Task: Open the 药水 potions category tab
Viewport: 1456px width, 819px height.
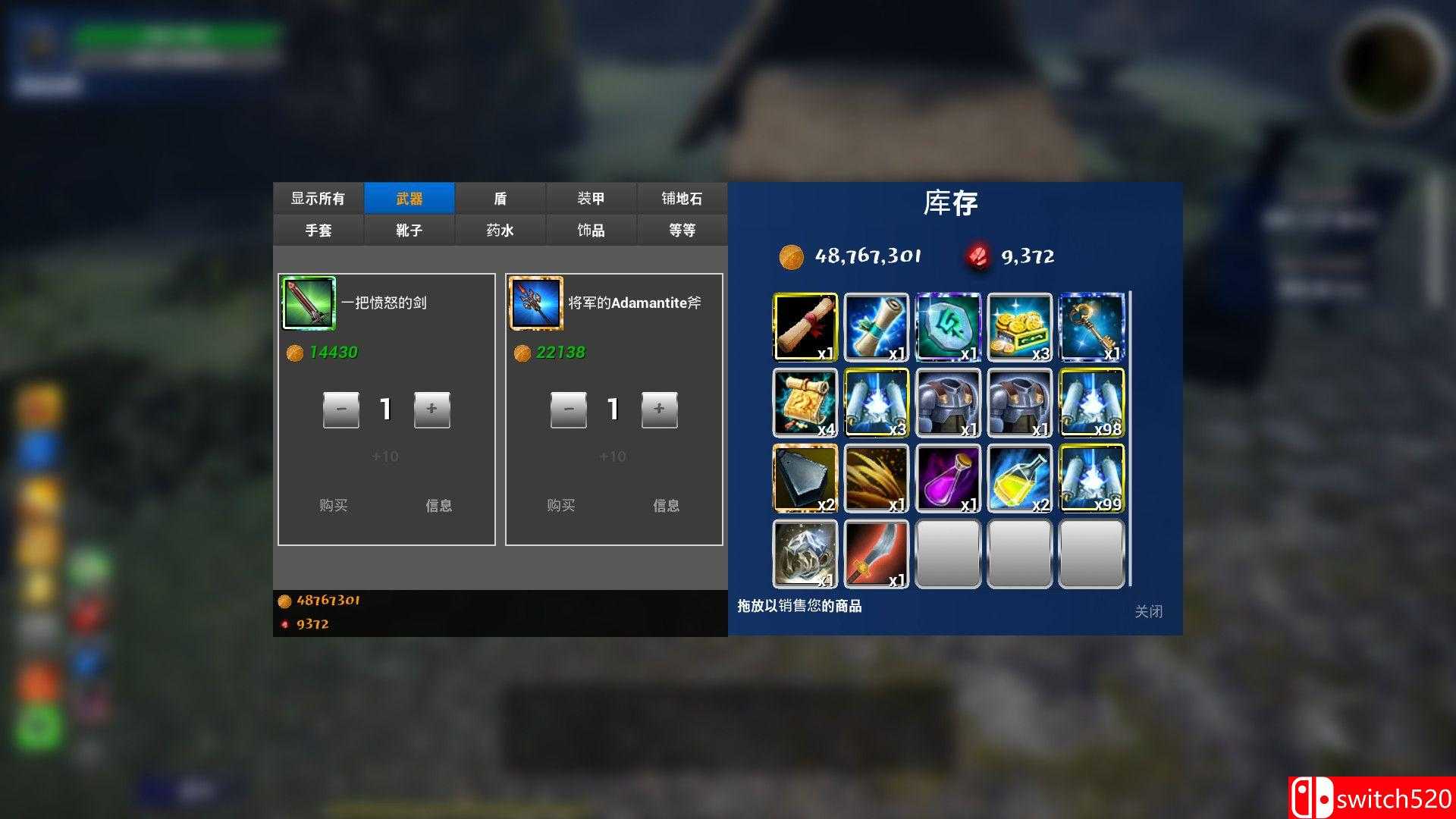Action: point(500,230)
